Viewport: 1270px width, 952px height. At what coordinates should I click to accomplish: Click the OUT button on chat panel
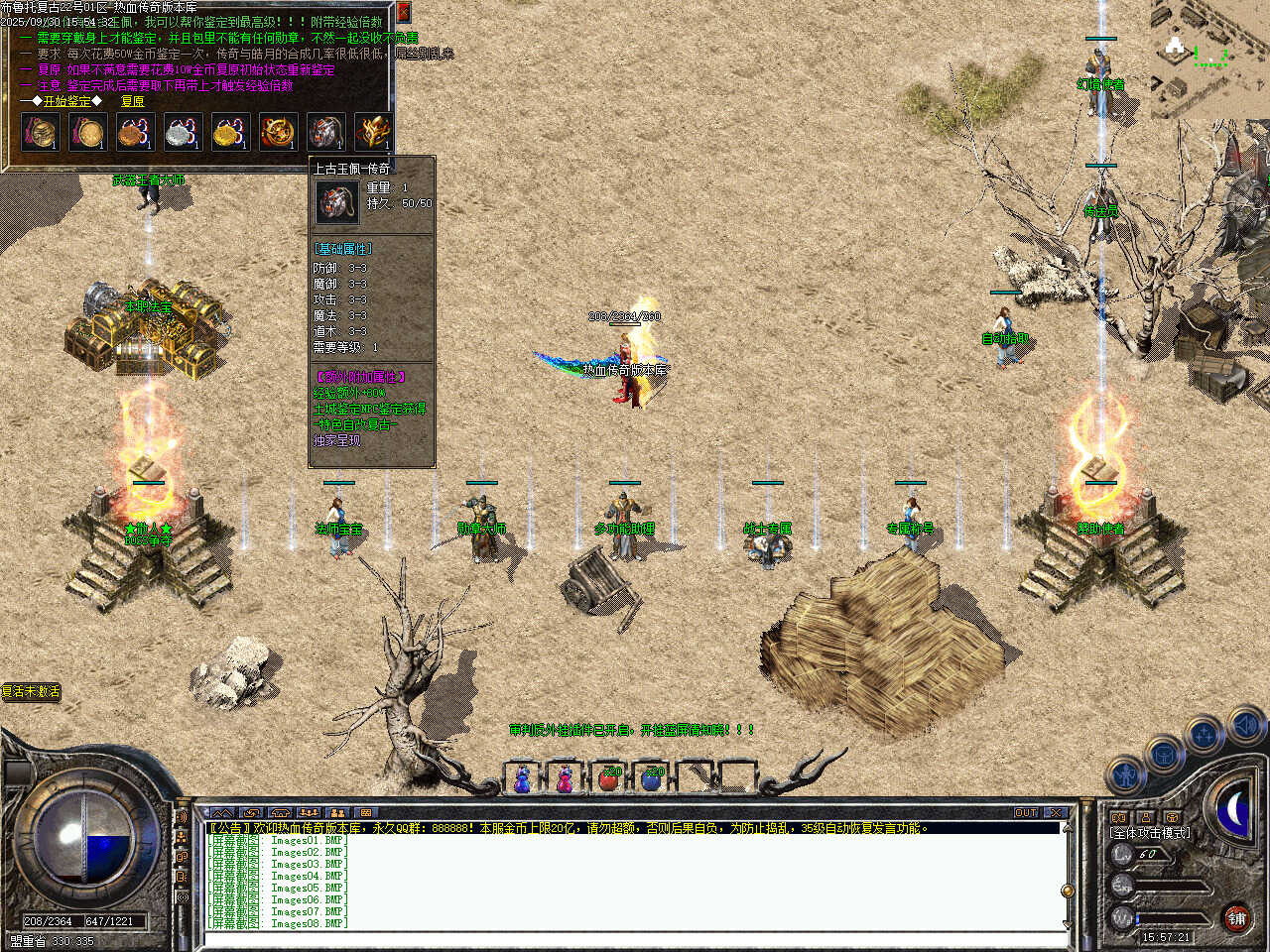1025,813
